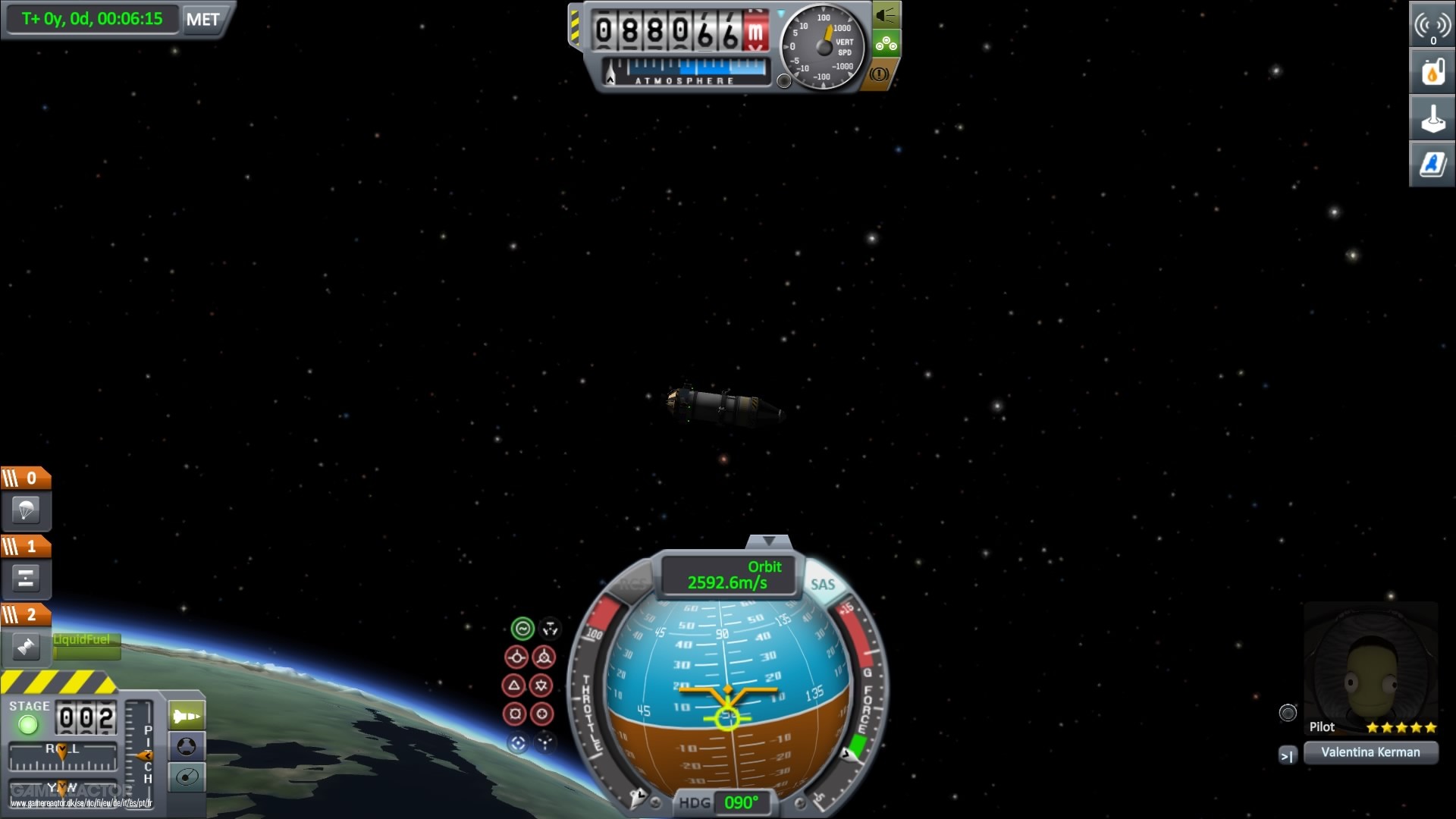Click the retrograde hold marker icon
This screenshot has width=1456, height=819.
(x=544, y=657)
